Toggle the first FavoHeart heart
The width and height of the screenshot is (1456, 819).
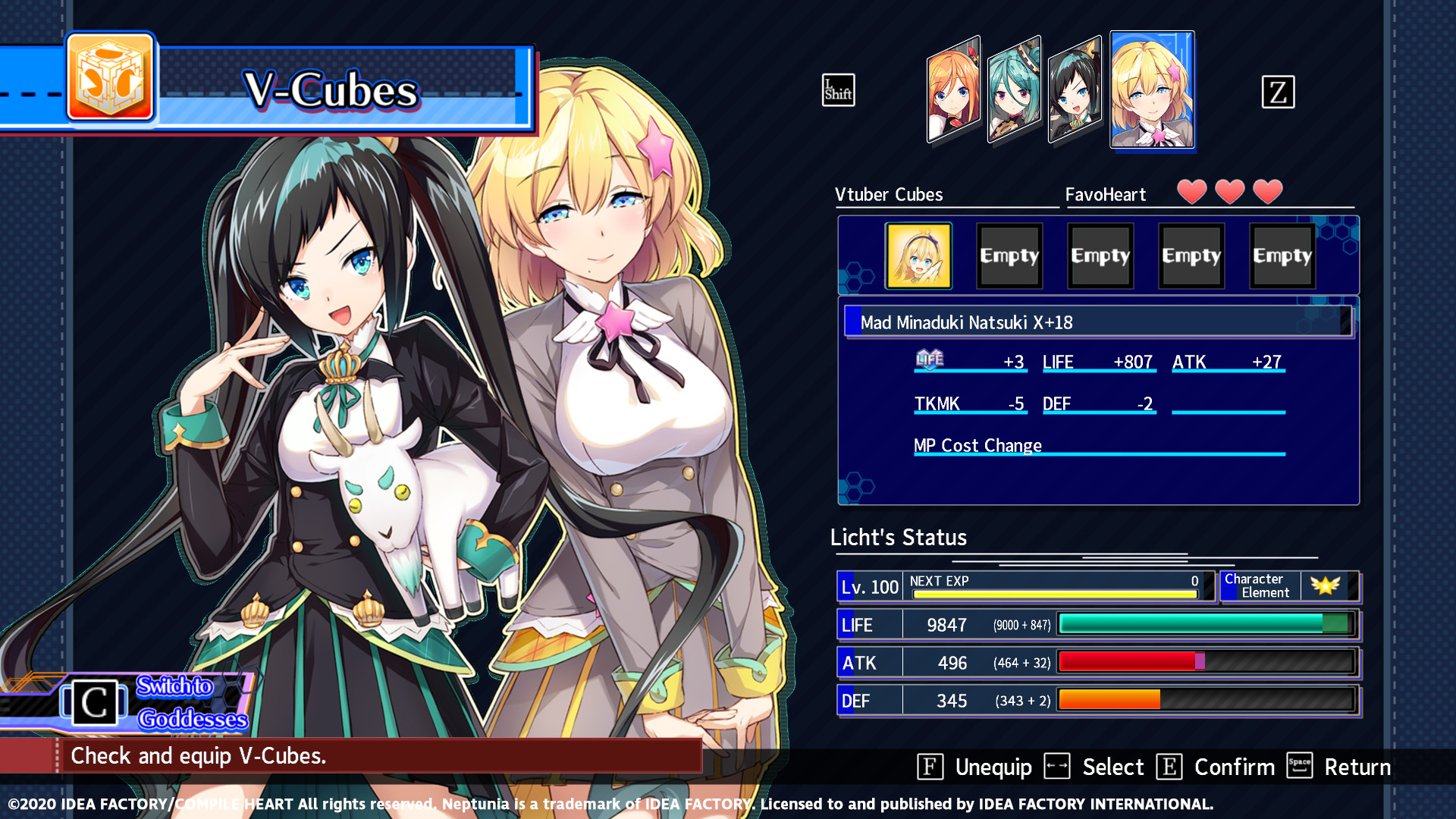click(x=1193, y=192)
